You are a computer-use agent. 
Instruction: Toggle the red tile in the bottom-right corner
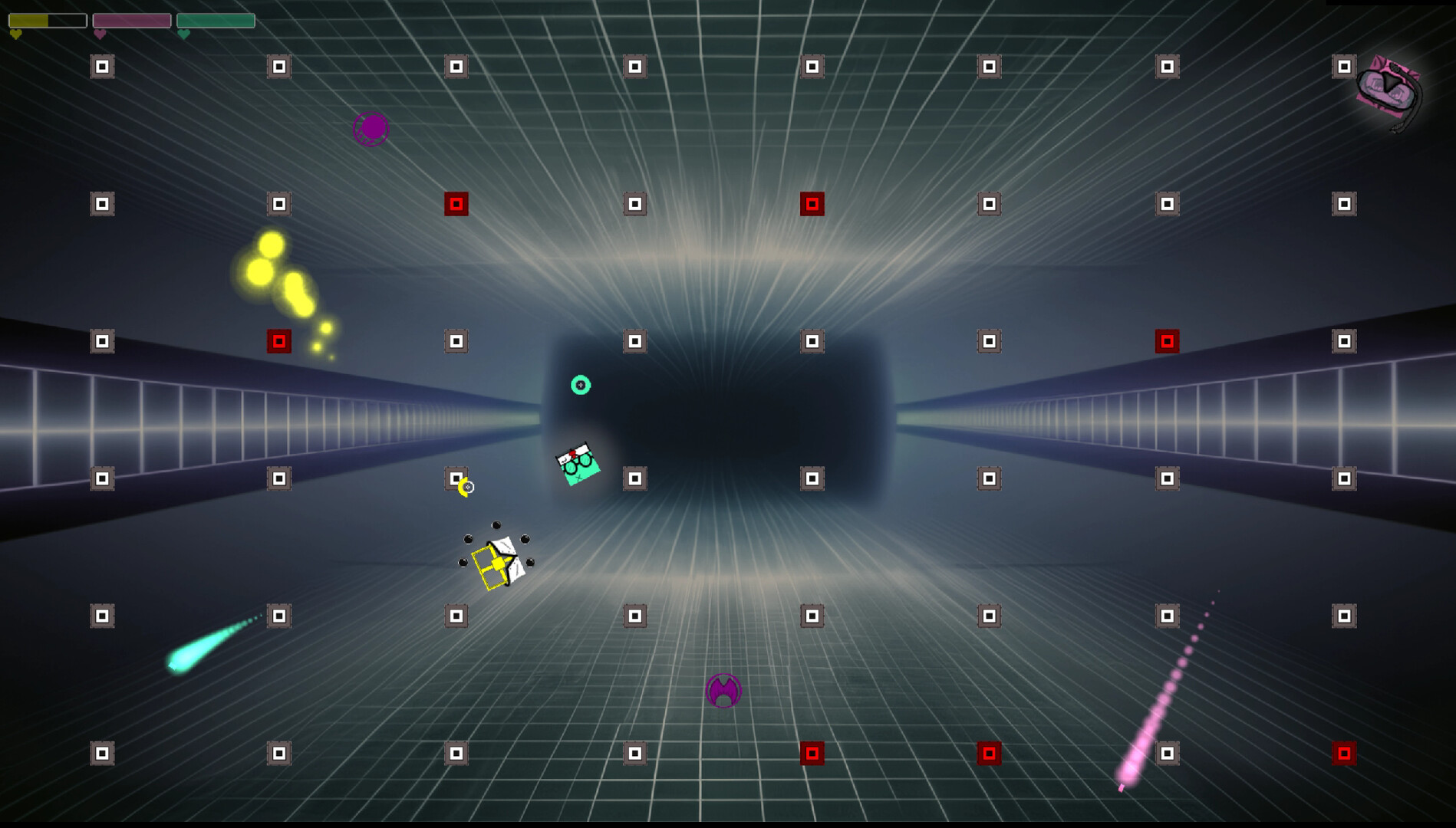tap(1345, 754)
